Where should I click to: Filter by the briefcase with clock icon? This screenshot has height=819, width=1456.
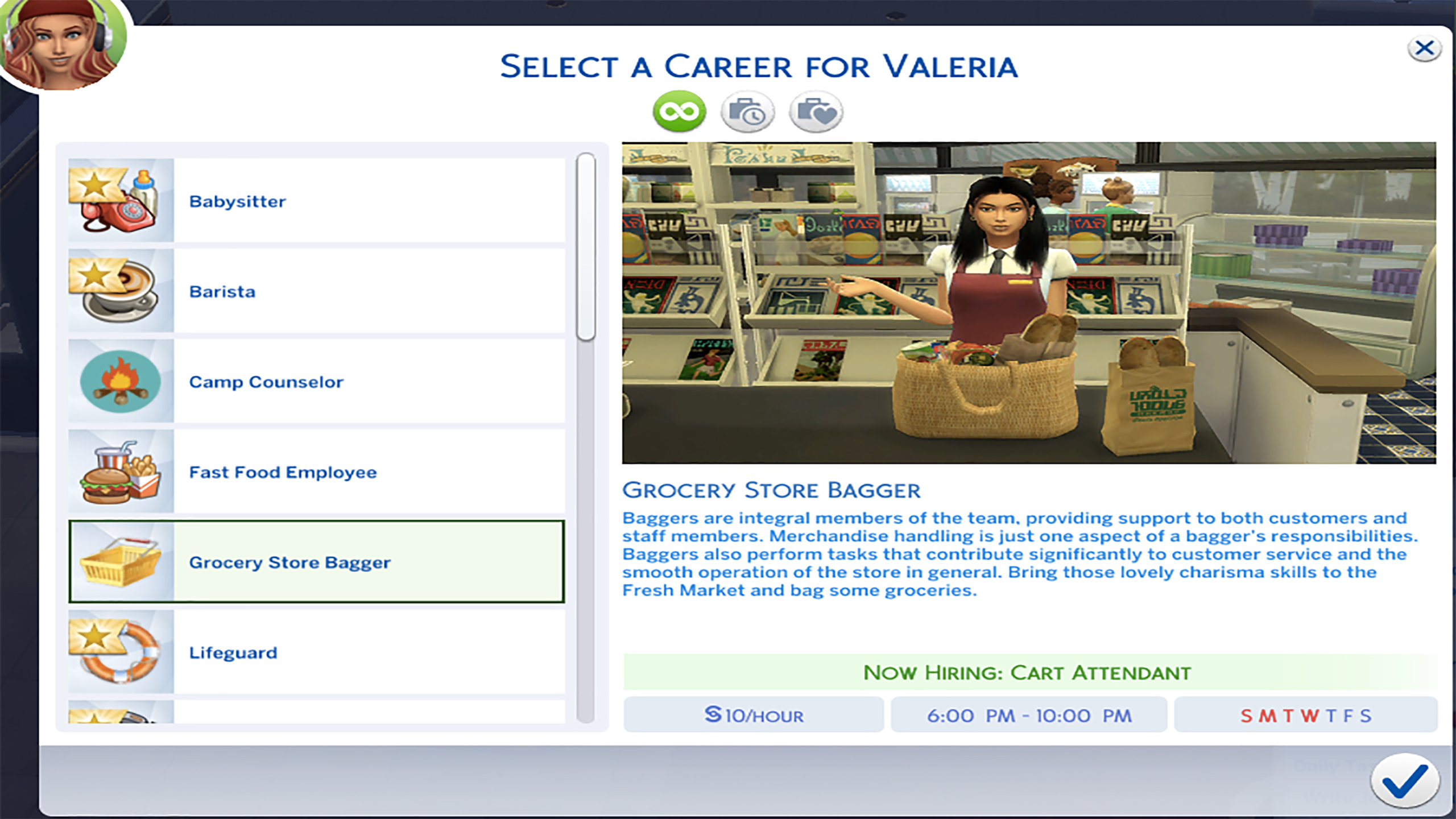point(747,112)
